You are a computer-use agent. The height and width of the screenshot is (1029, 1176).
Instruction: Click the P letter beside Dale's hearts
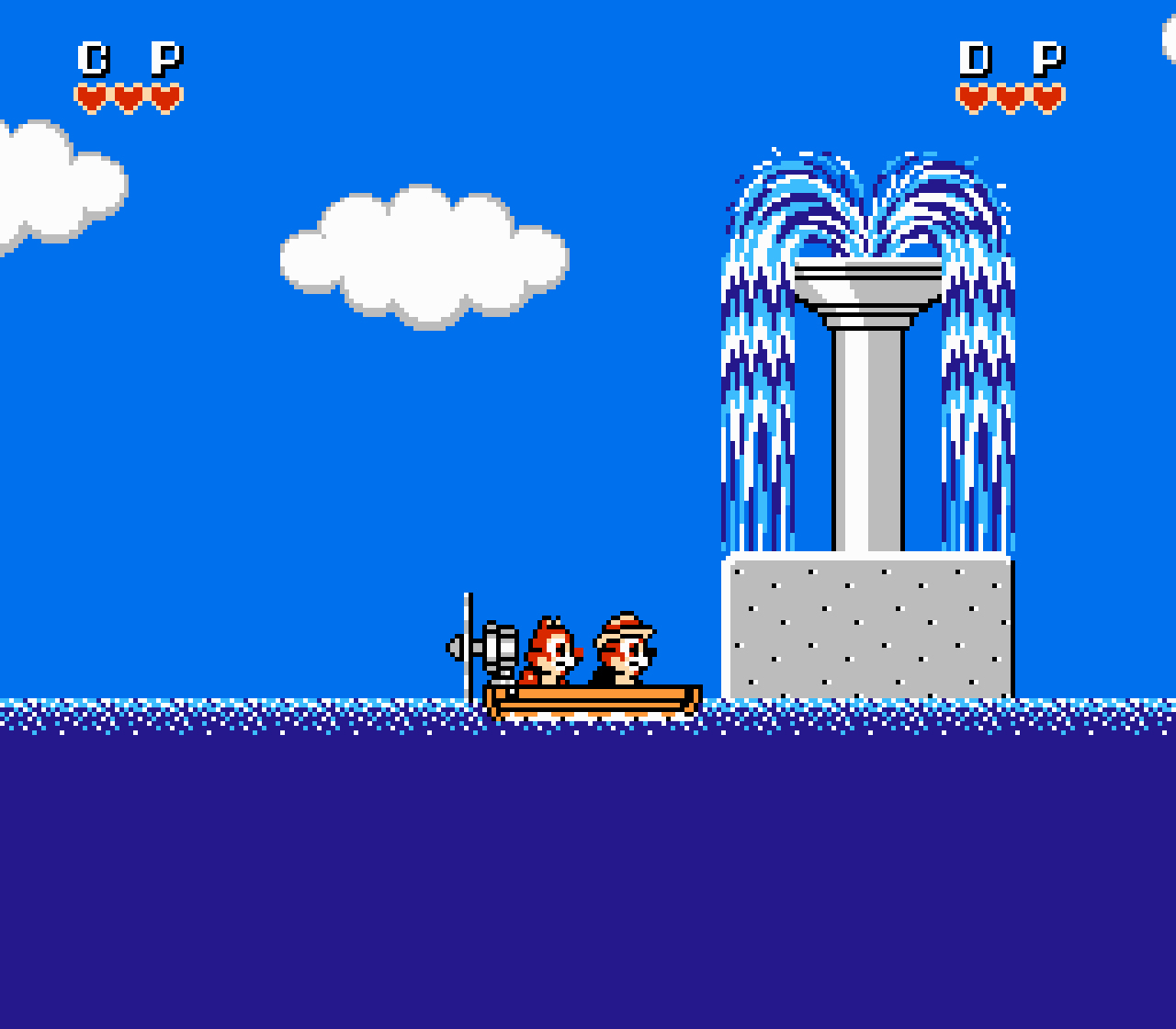(x=1047, y=57)
